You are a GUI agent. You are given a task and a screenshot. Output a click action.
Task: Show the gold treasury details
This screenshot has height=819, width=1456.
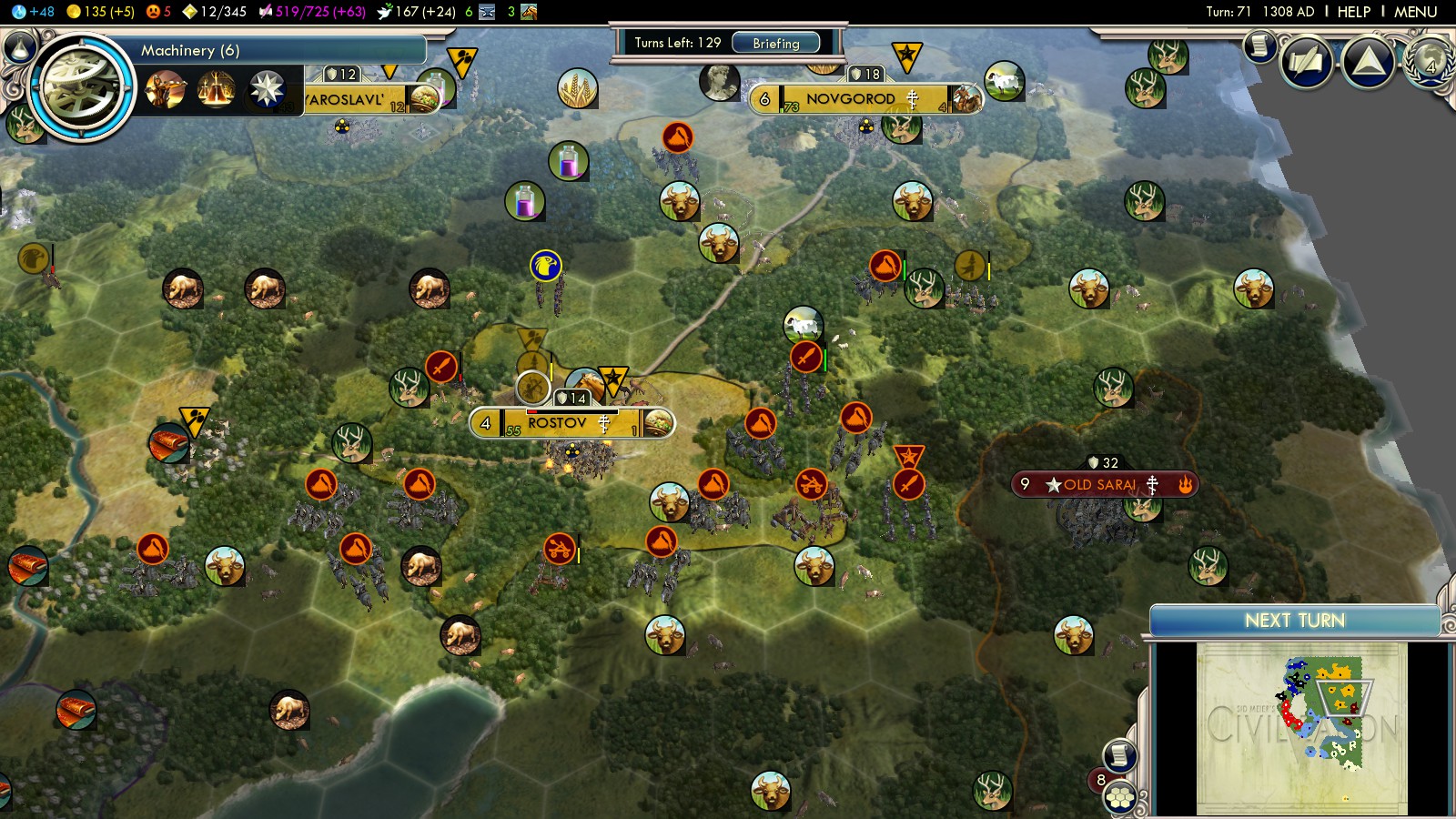click(x=101, y=12)
